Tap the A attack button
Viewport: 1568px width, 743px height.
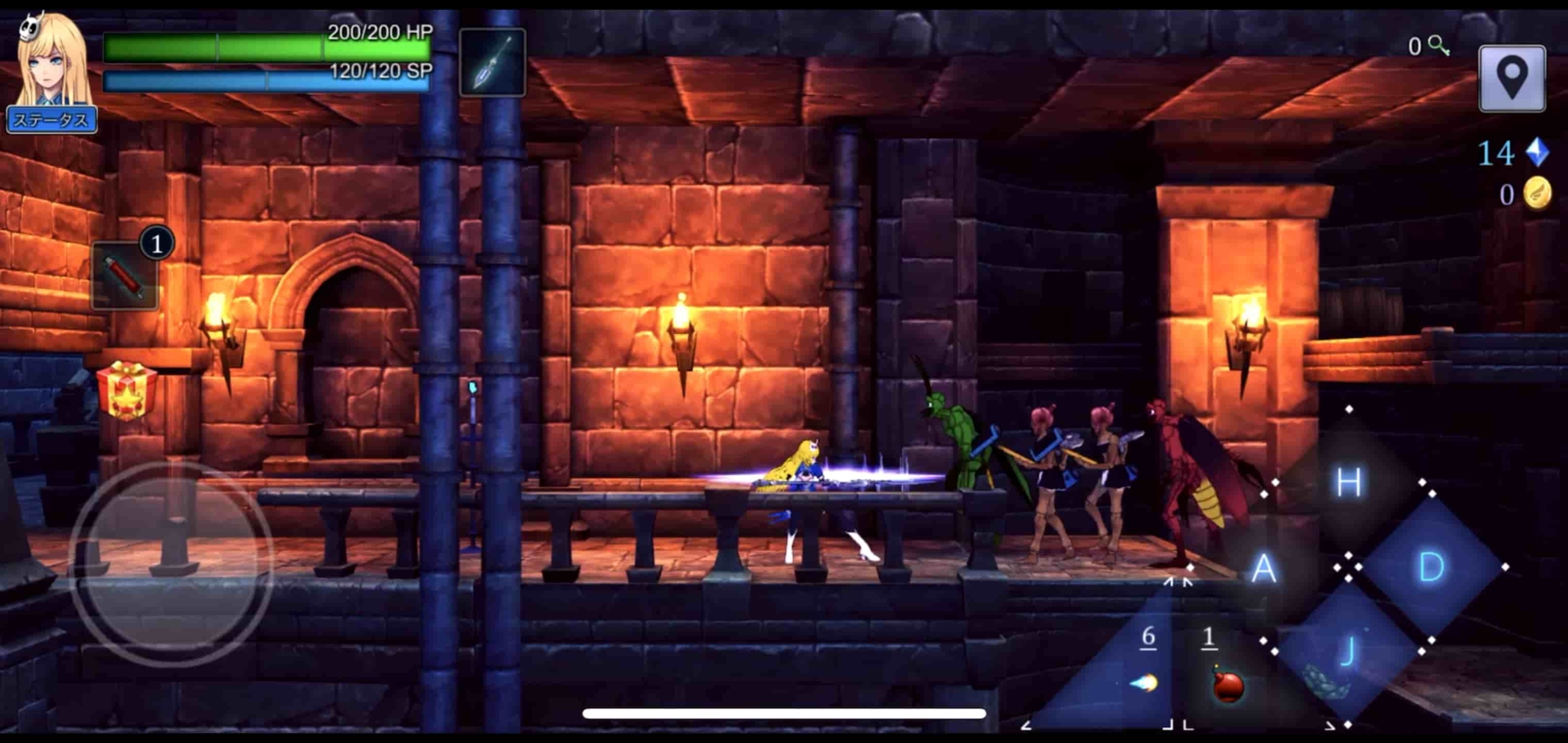(1264, 568)
